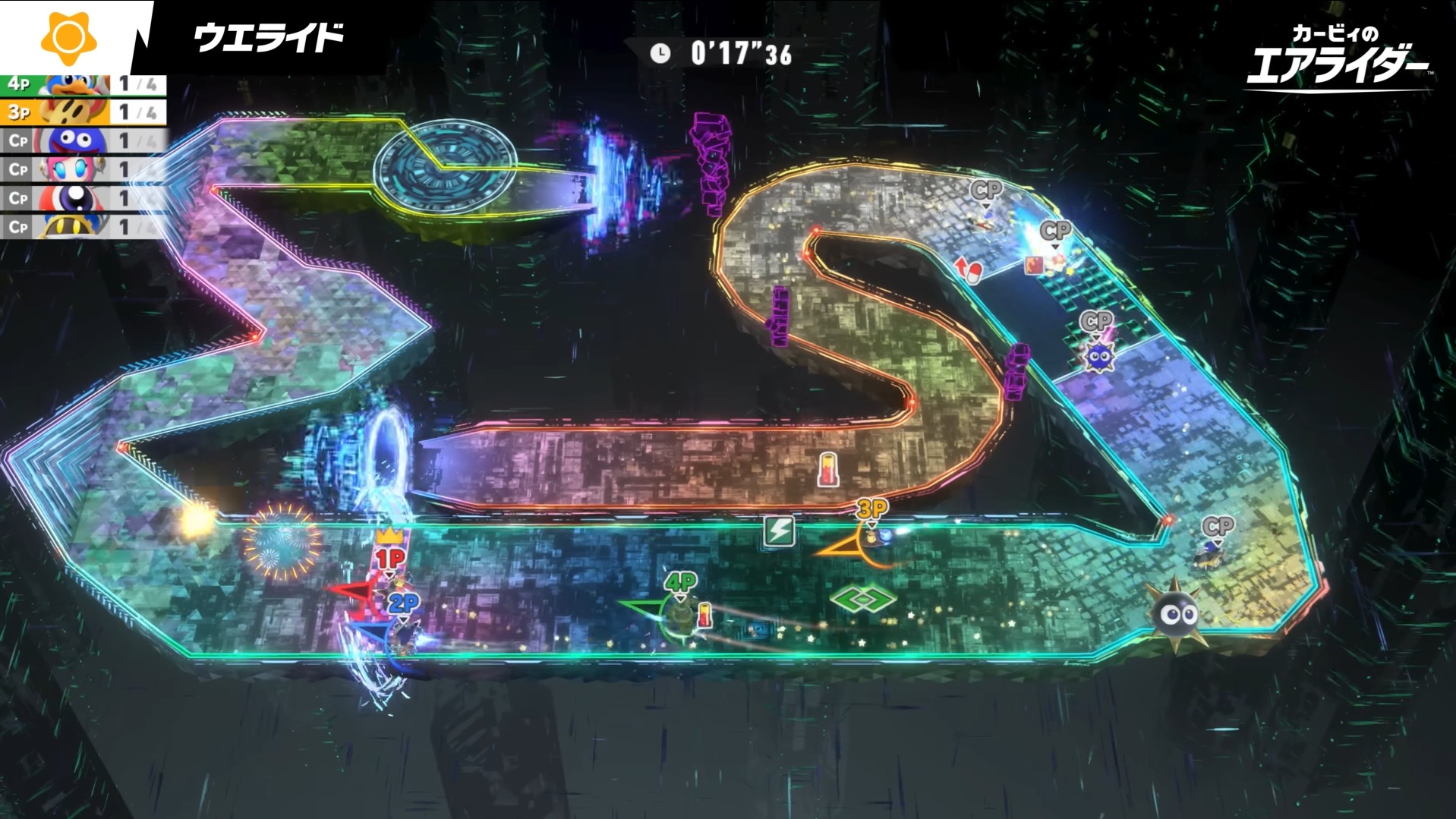The height and width of the screenshot is (819, 1456).
Task: Select the 3P Starman ranking row
Action: (x=82, y=112)
